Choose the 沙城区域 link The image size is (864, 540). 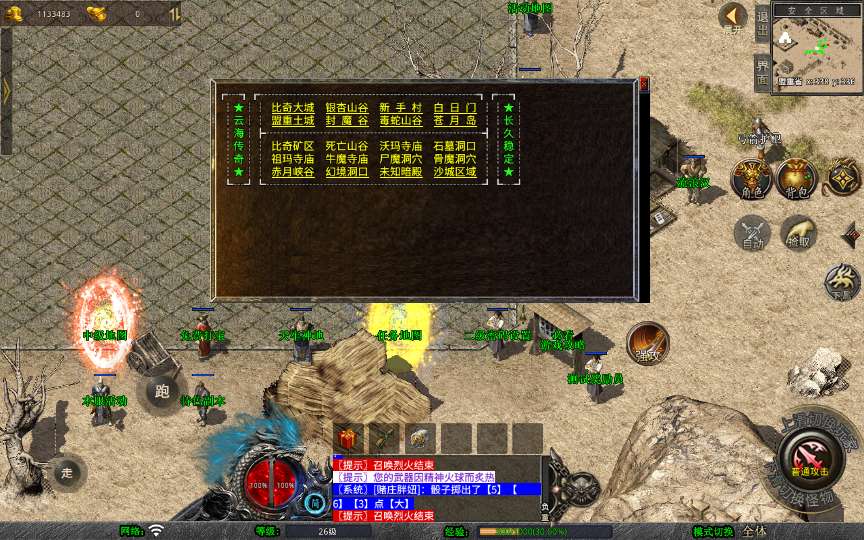[x=454, y=172]
